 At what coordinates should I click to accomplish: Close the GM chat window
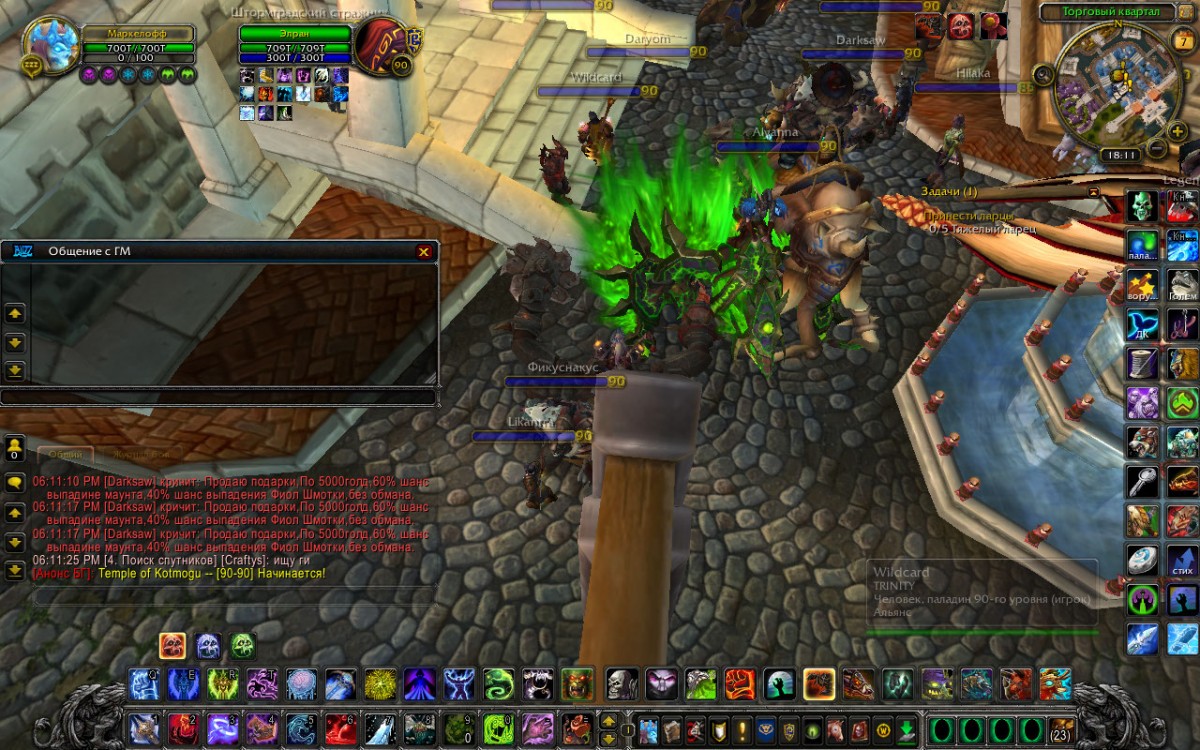(424, 252)
